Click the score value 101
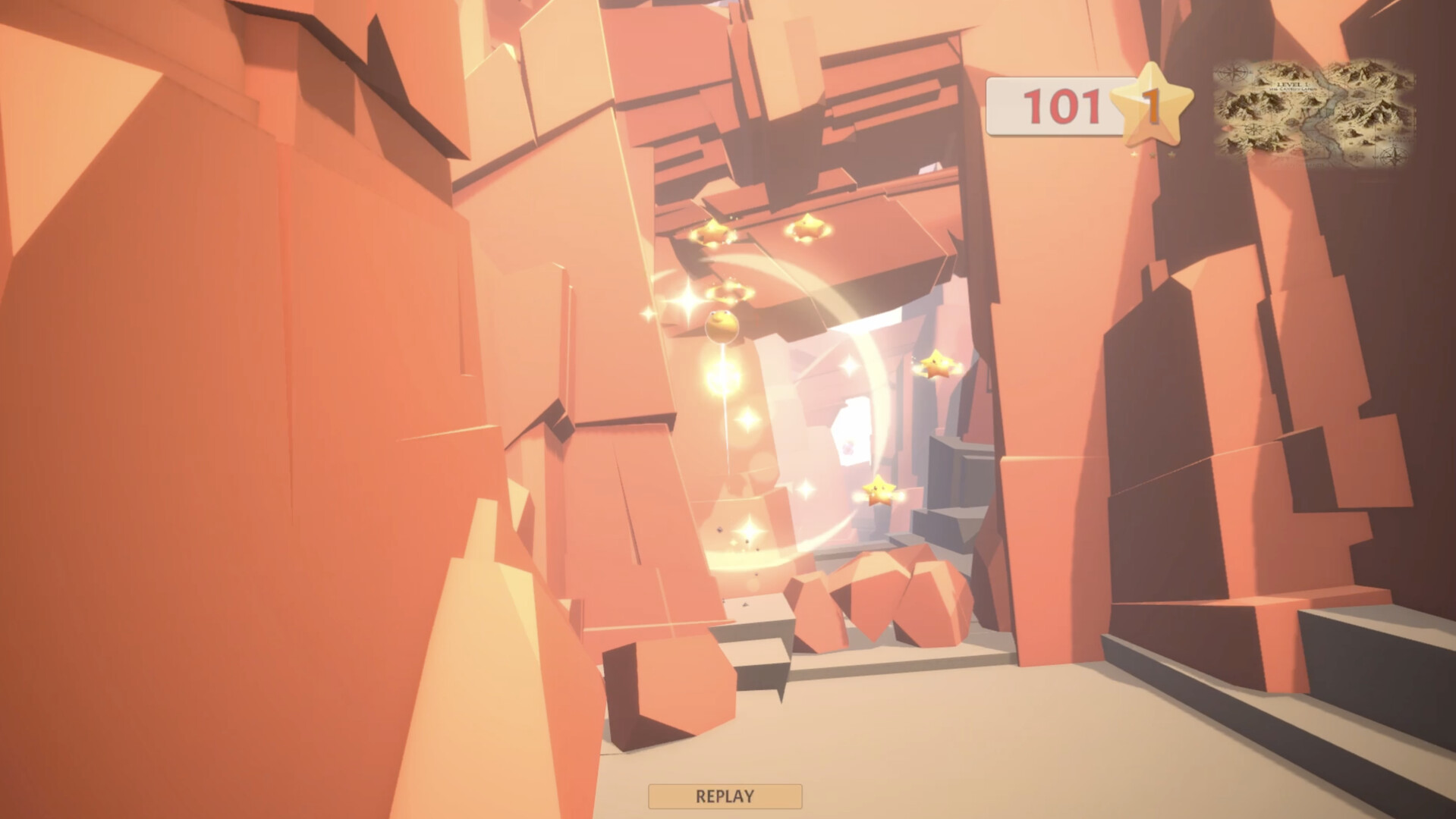1456x819 pixels. 1061,106
